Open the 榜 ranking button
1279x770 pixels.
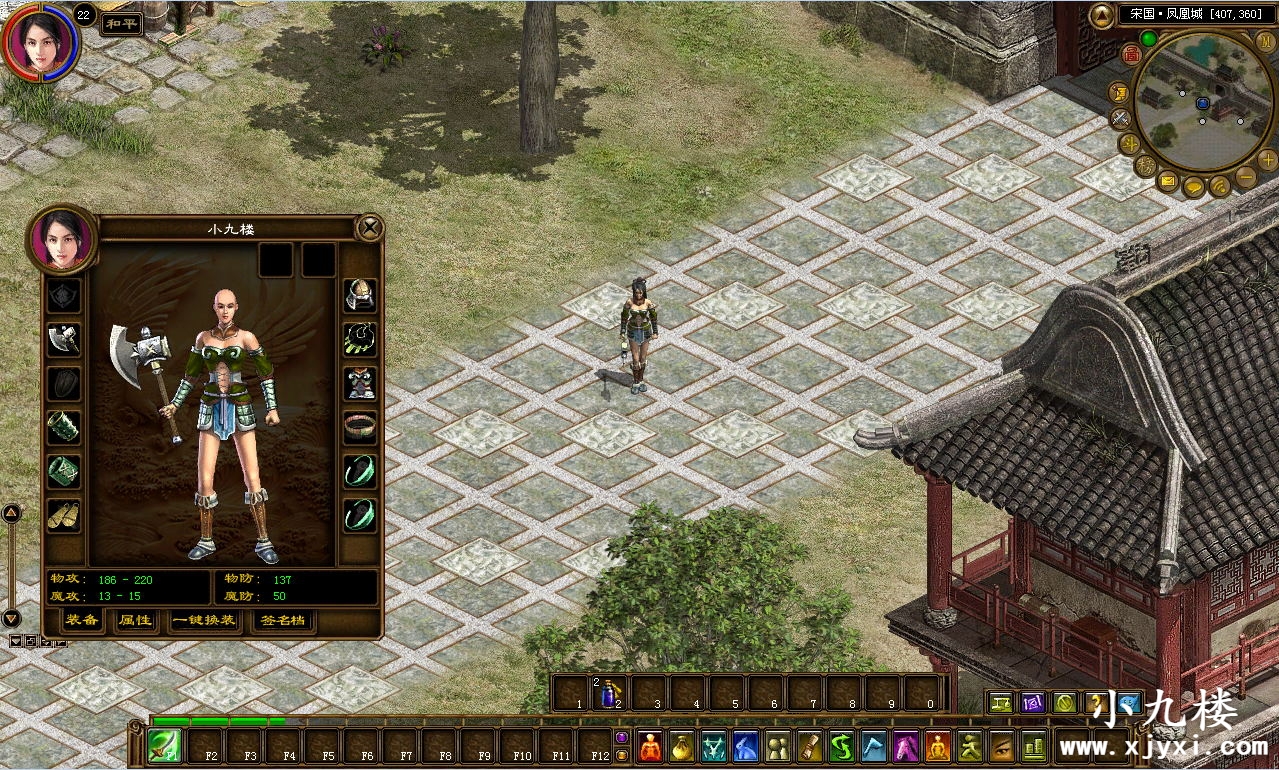1145,165
